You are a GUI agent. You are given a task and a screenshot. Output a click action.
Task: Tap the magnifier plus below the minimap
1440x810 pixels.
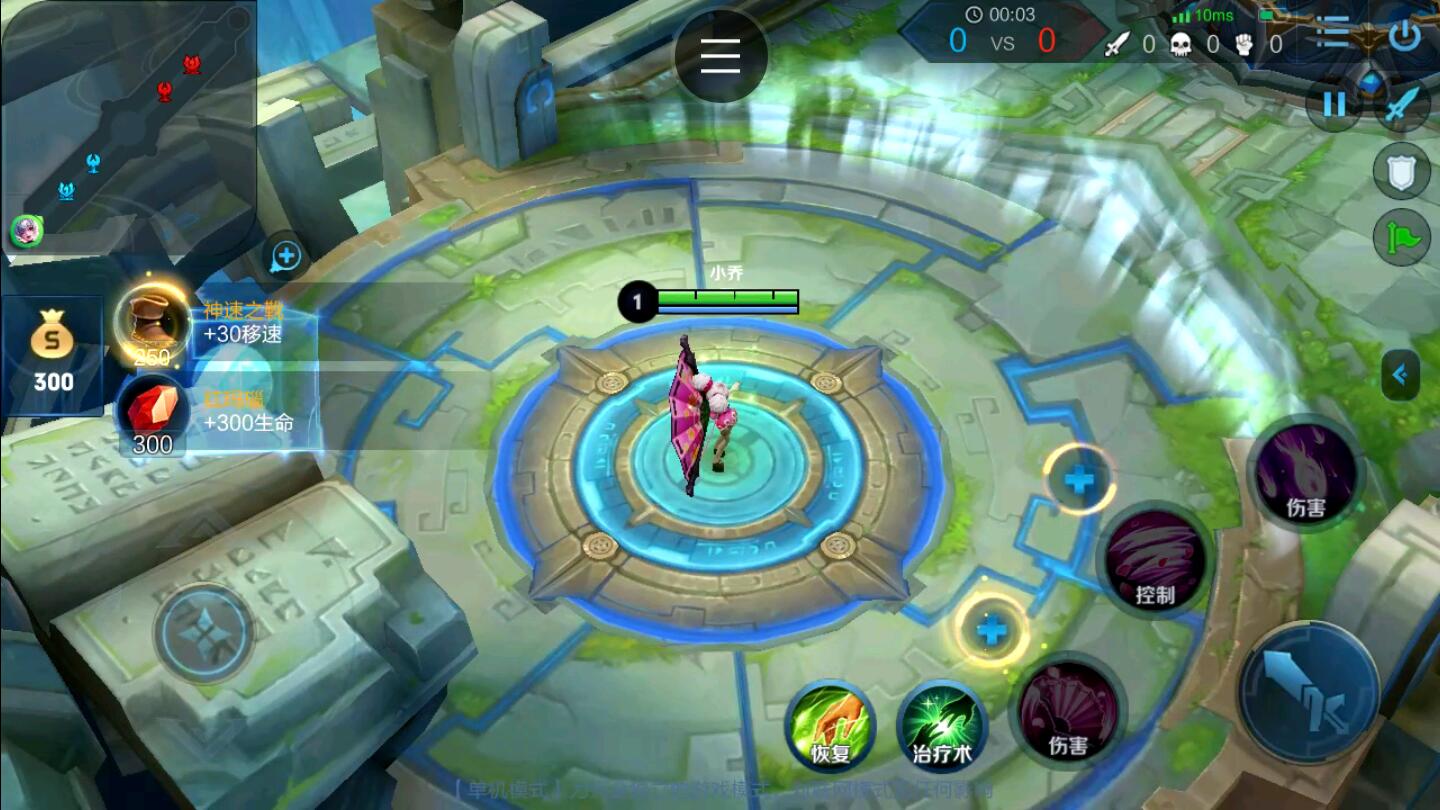(286, 257)
